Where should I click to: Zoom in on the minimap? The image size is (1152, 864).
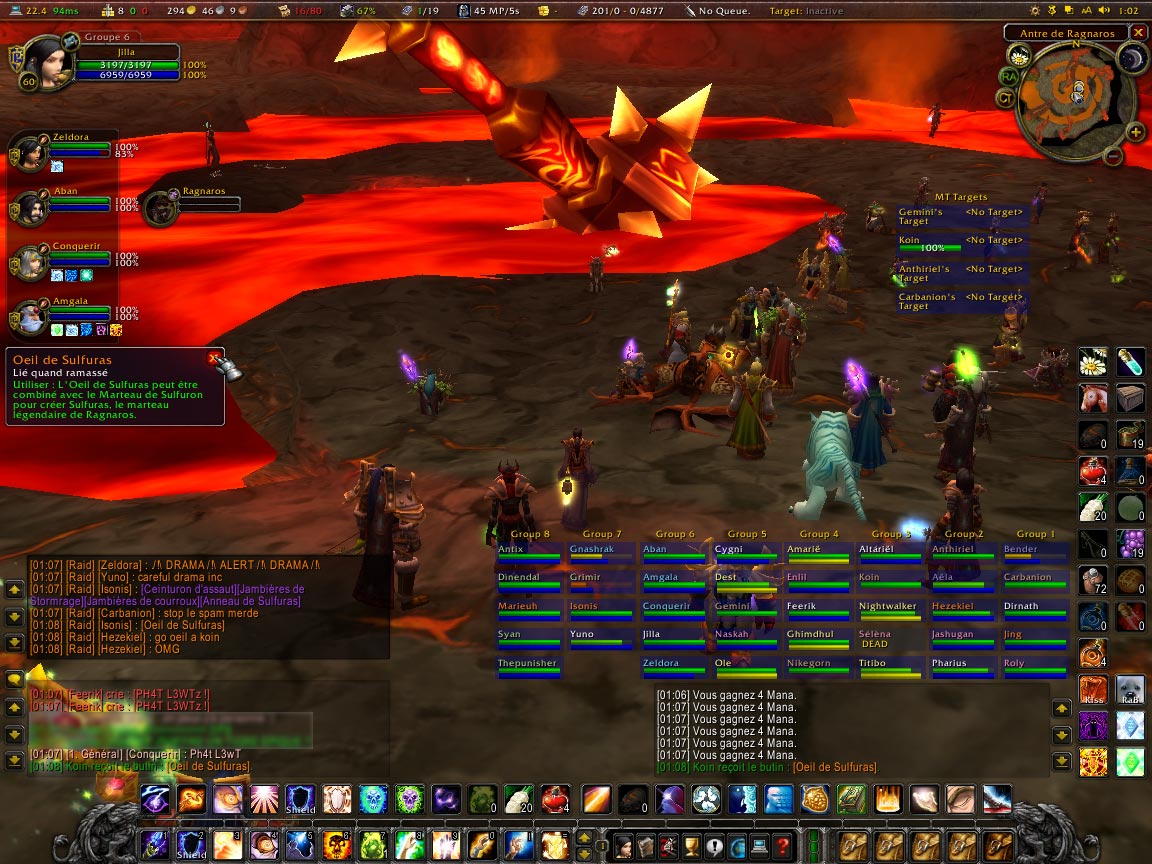pos(1135,131)
